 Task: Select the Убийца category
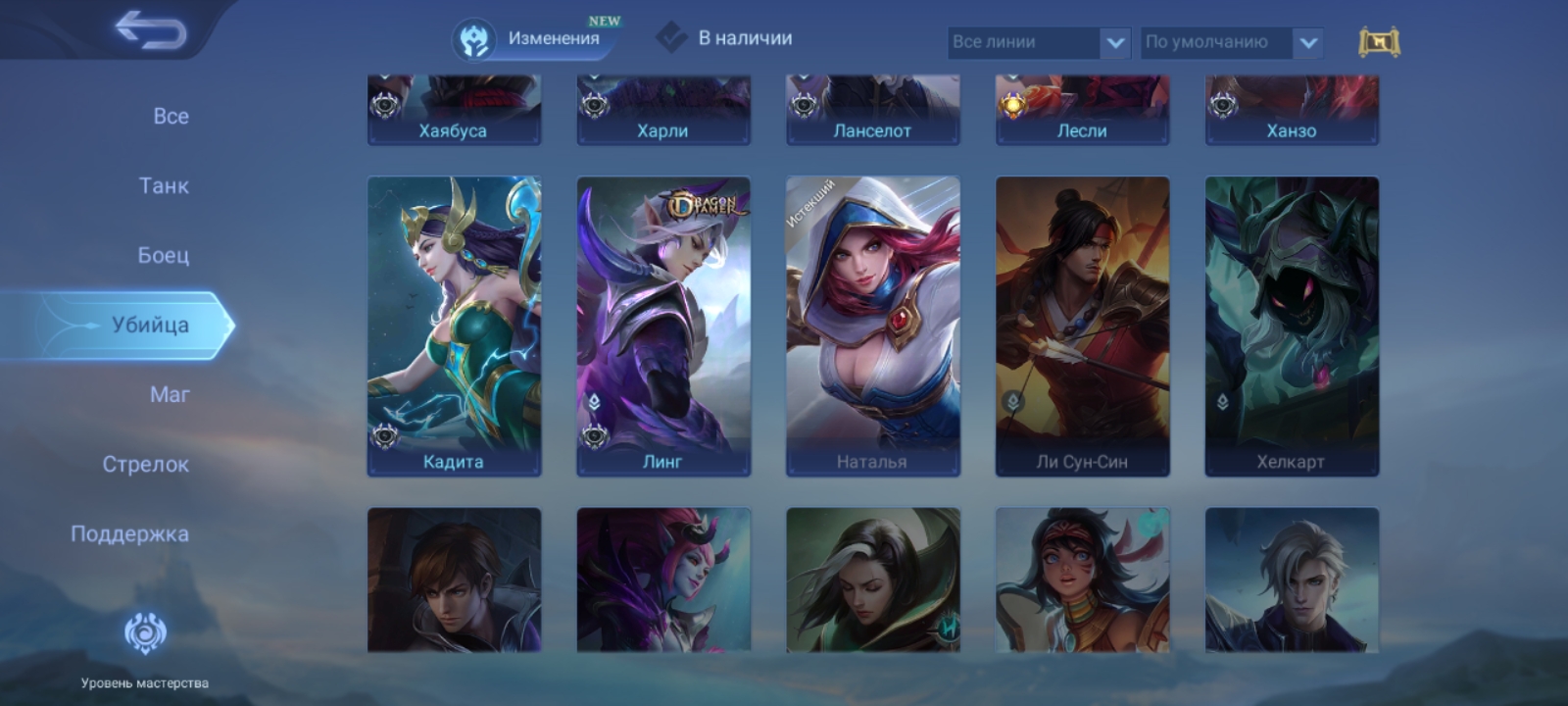(x=149, y=325)
